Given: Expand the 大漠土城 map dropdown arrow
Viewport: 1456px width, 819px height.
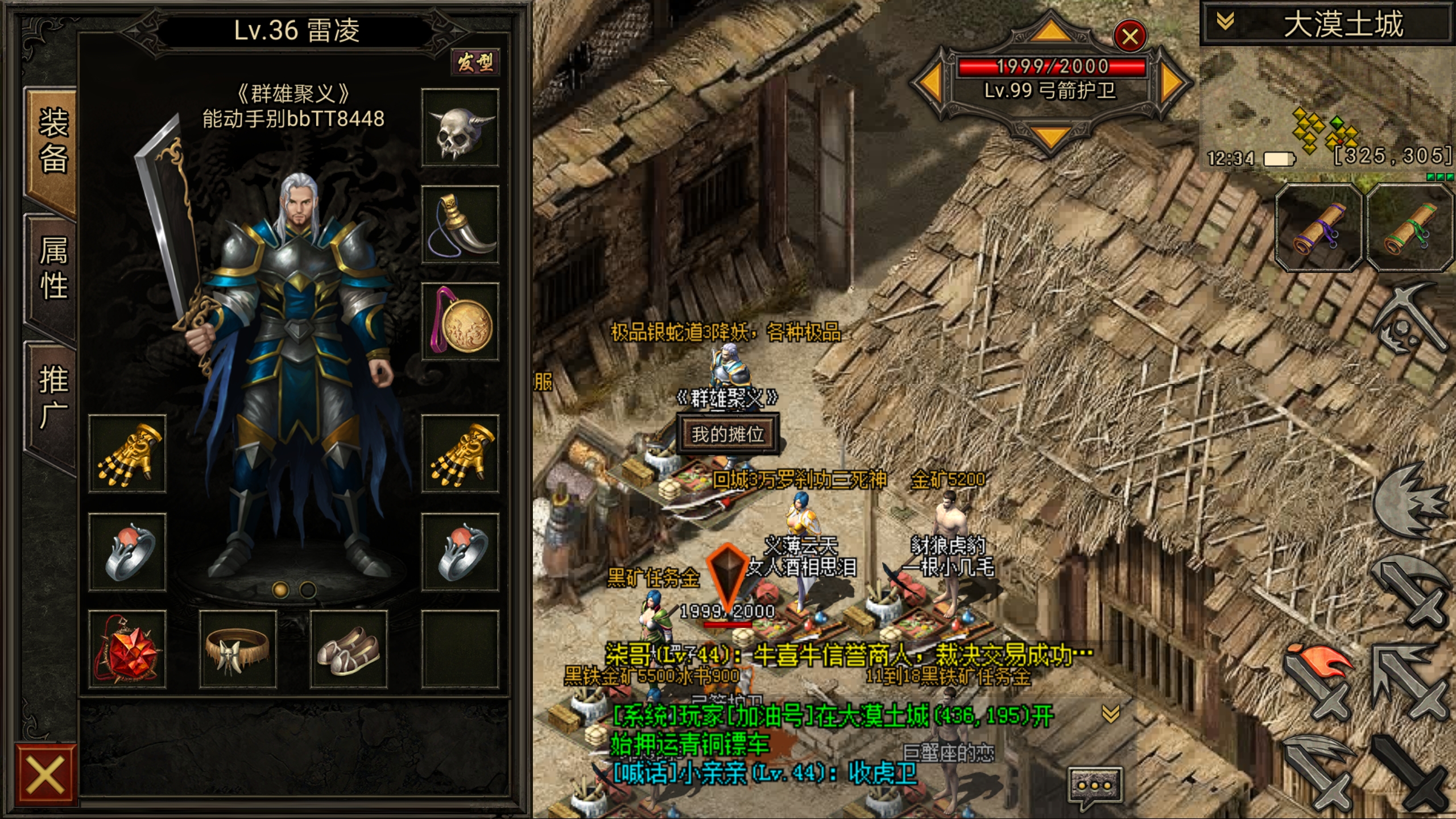Looking at the screenshot, I should tap(1225, 23).
